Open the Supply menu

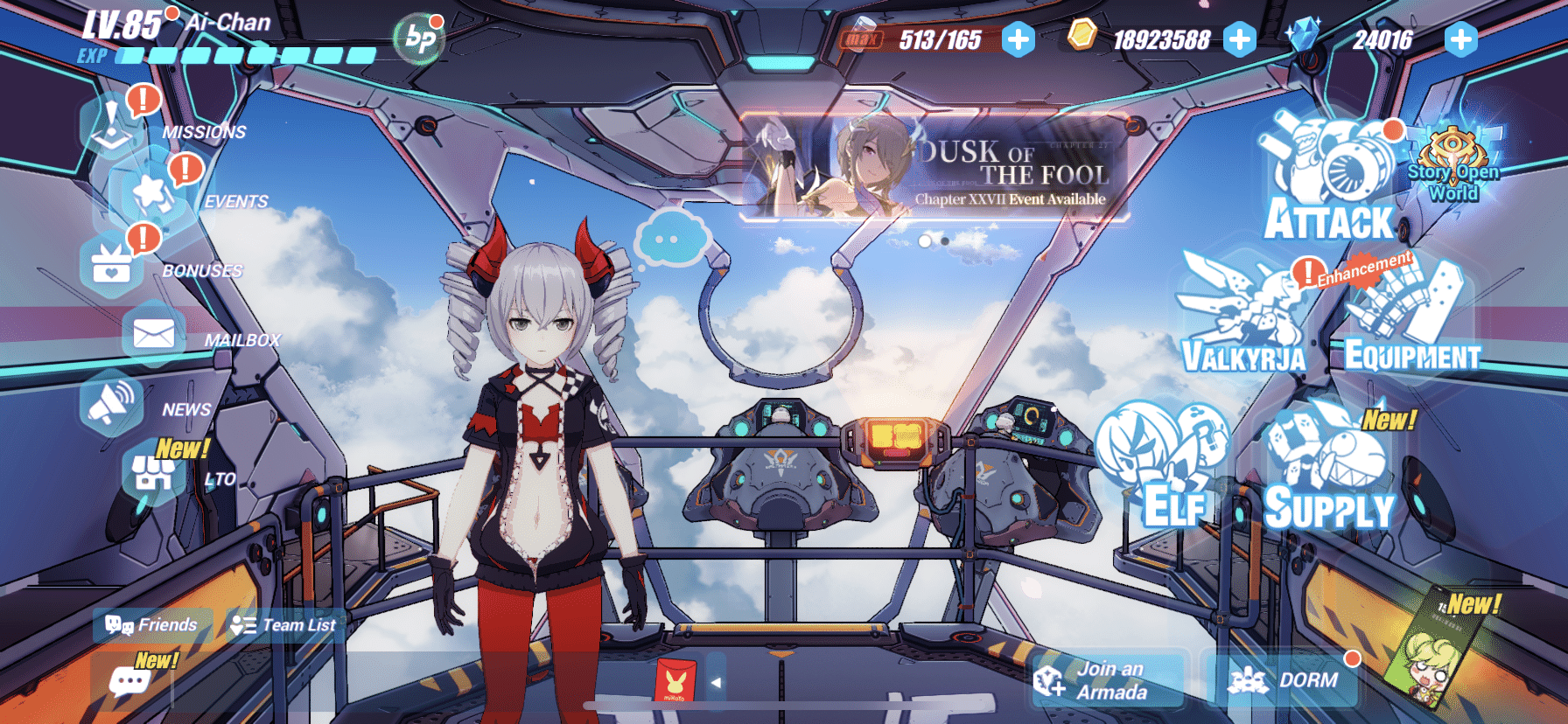click(1328, 477)
